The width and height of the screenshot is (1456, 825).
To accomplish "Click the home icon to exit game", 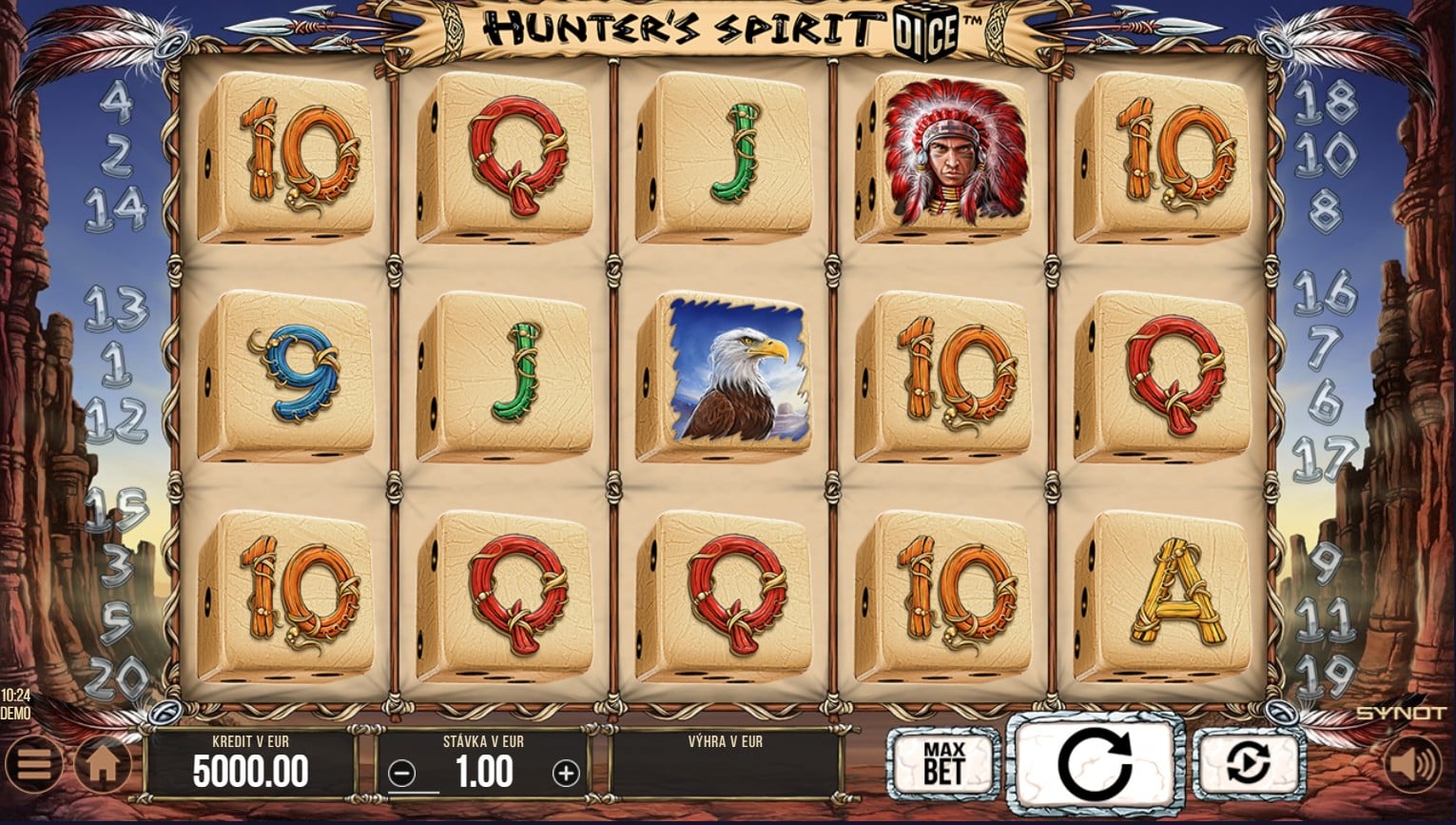I will click(102, 761).
